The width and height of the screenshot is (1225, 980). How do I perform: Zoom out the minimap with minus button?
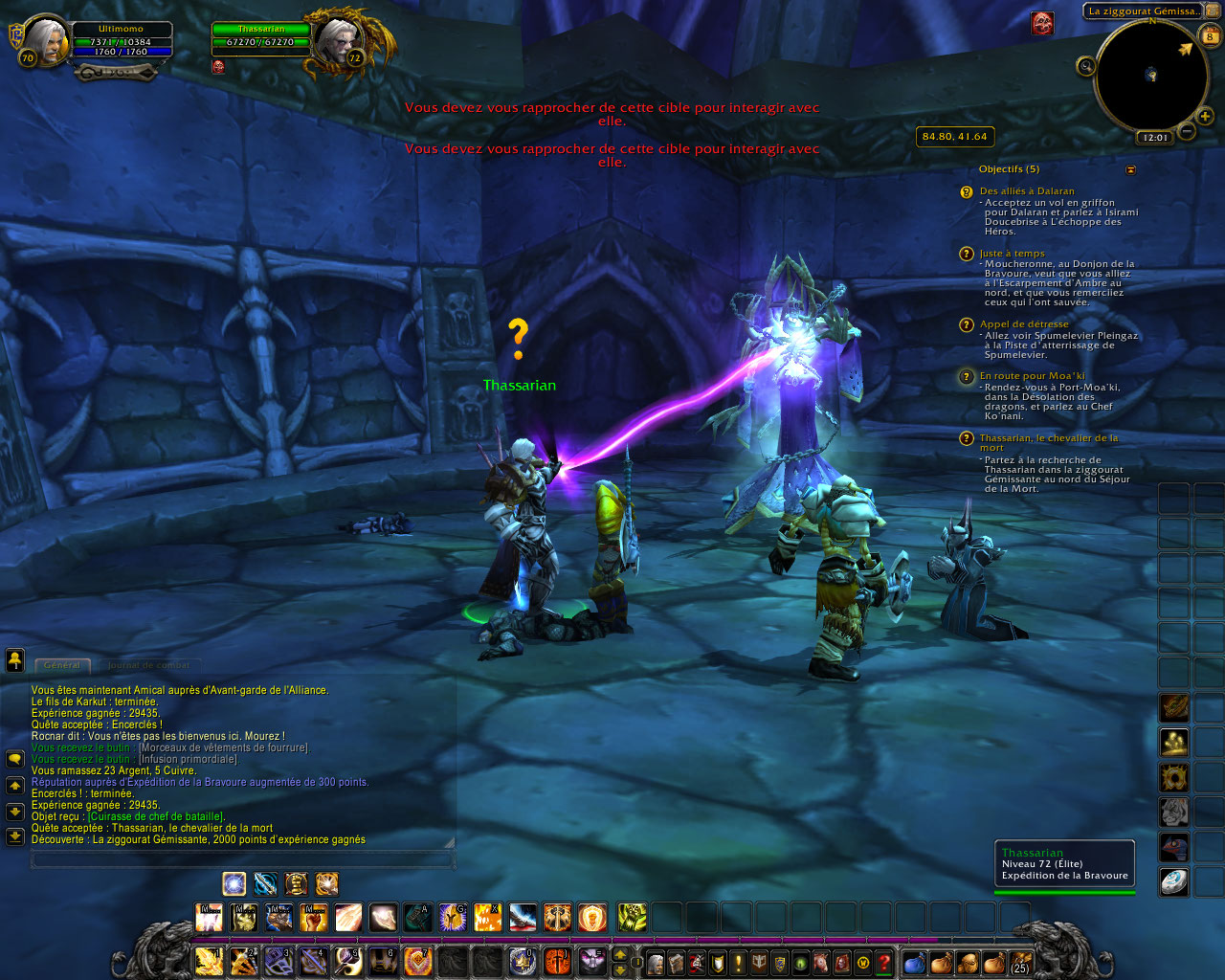tap(1186, 131)
